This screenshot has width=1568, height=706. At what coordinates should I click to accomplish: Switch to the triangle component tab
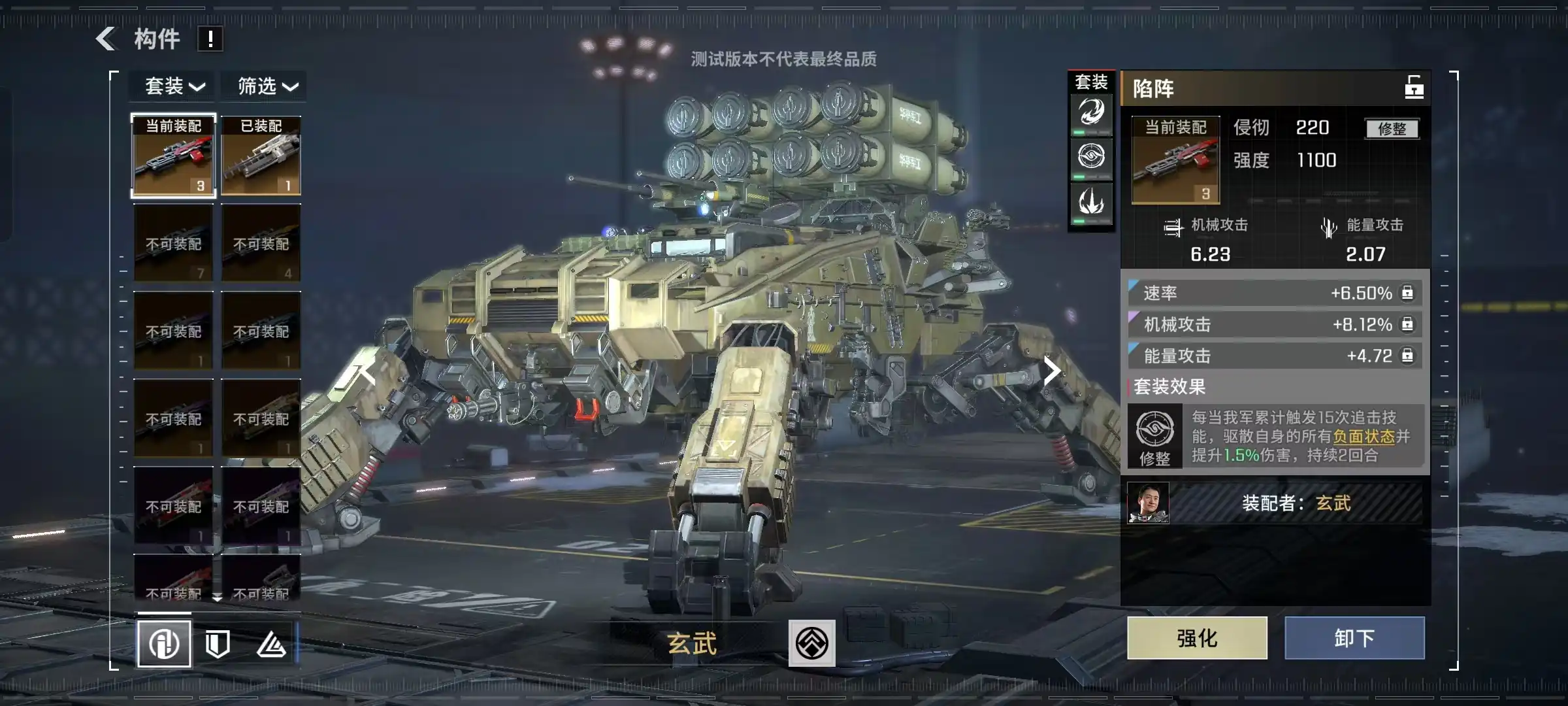[x=271, y=645]
